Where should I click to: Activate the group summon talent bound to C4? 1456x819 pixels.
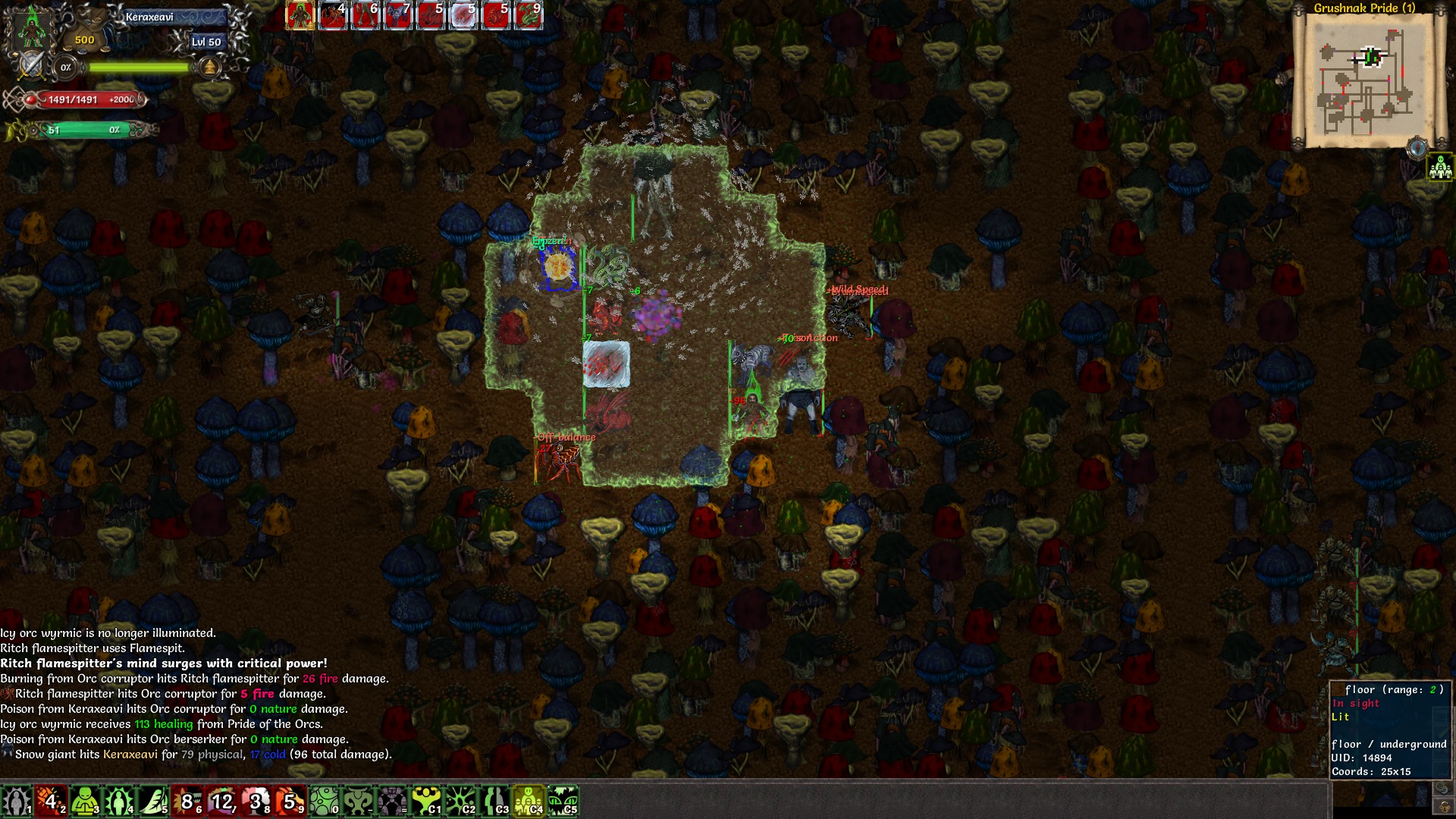(x=527, y=802)
